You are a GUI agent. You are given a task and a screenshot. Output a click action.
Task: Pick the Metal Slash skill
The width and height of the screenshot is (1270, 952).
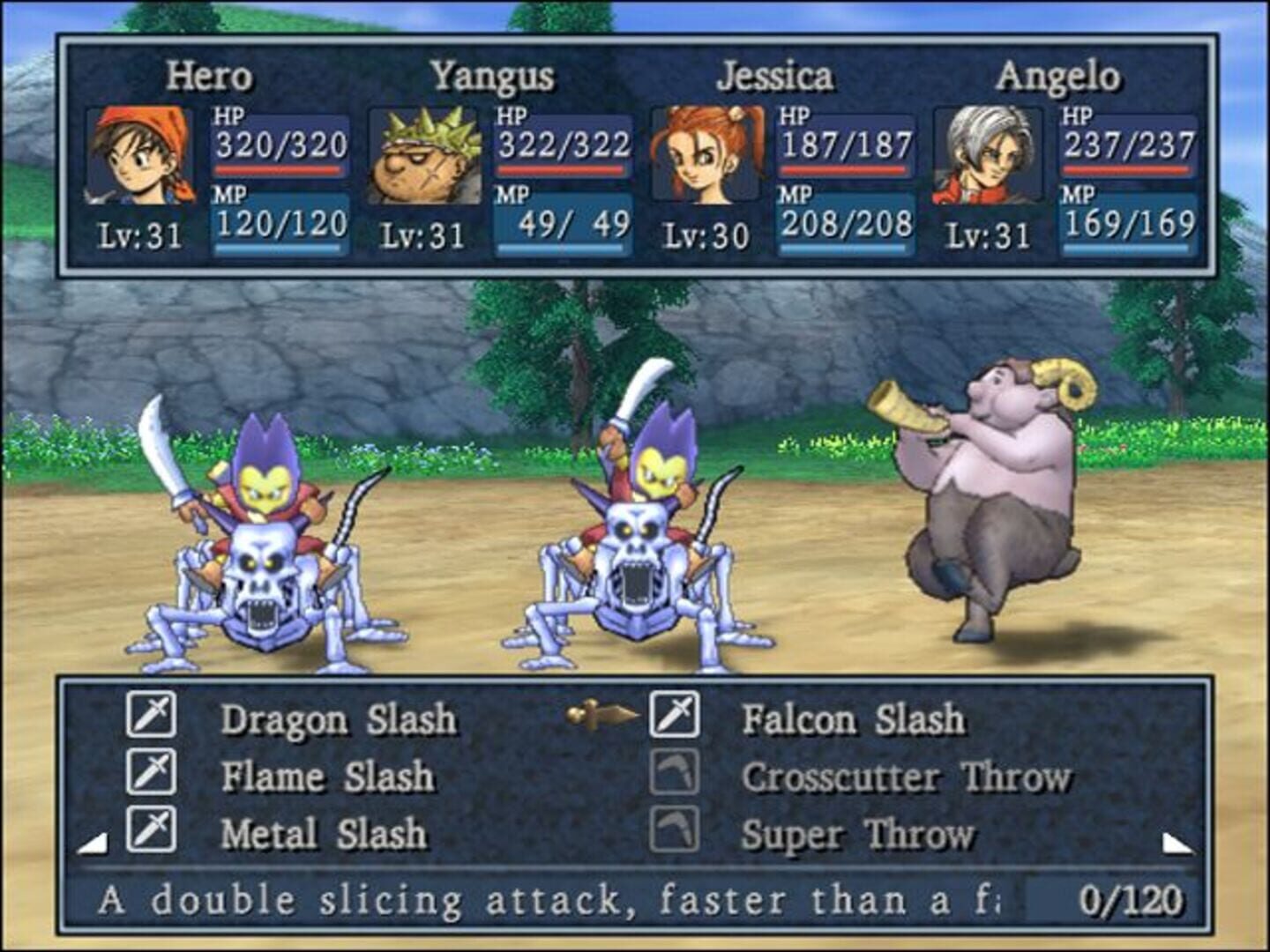click(324, 834)
